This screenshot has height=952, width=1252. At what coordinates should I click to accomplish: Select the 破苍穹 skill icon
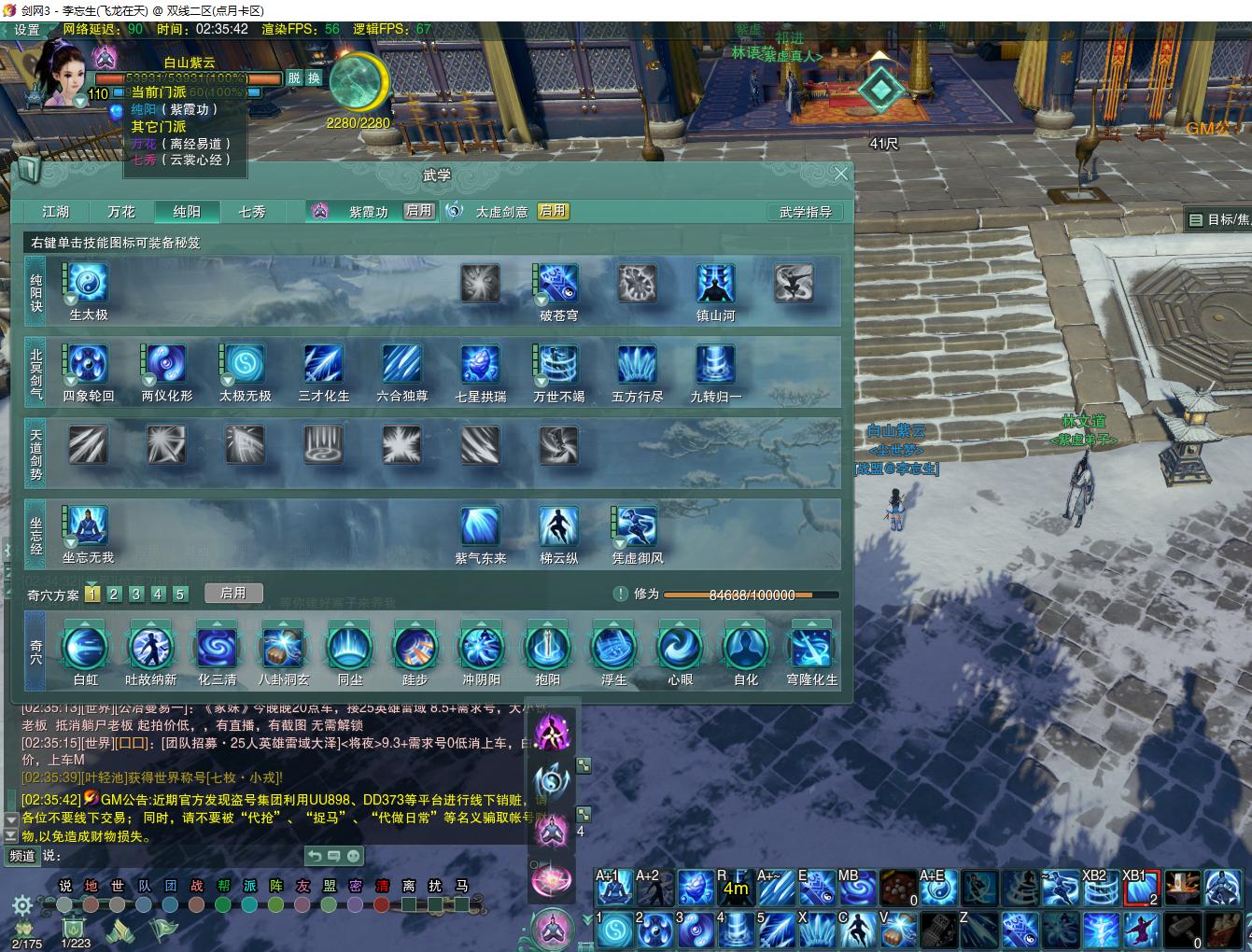coord(558,284)
